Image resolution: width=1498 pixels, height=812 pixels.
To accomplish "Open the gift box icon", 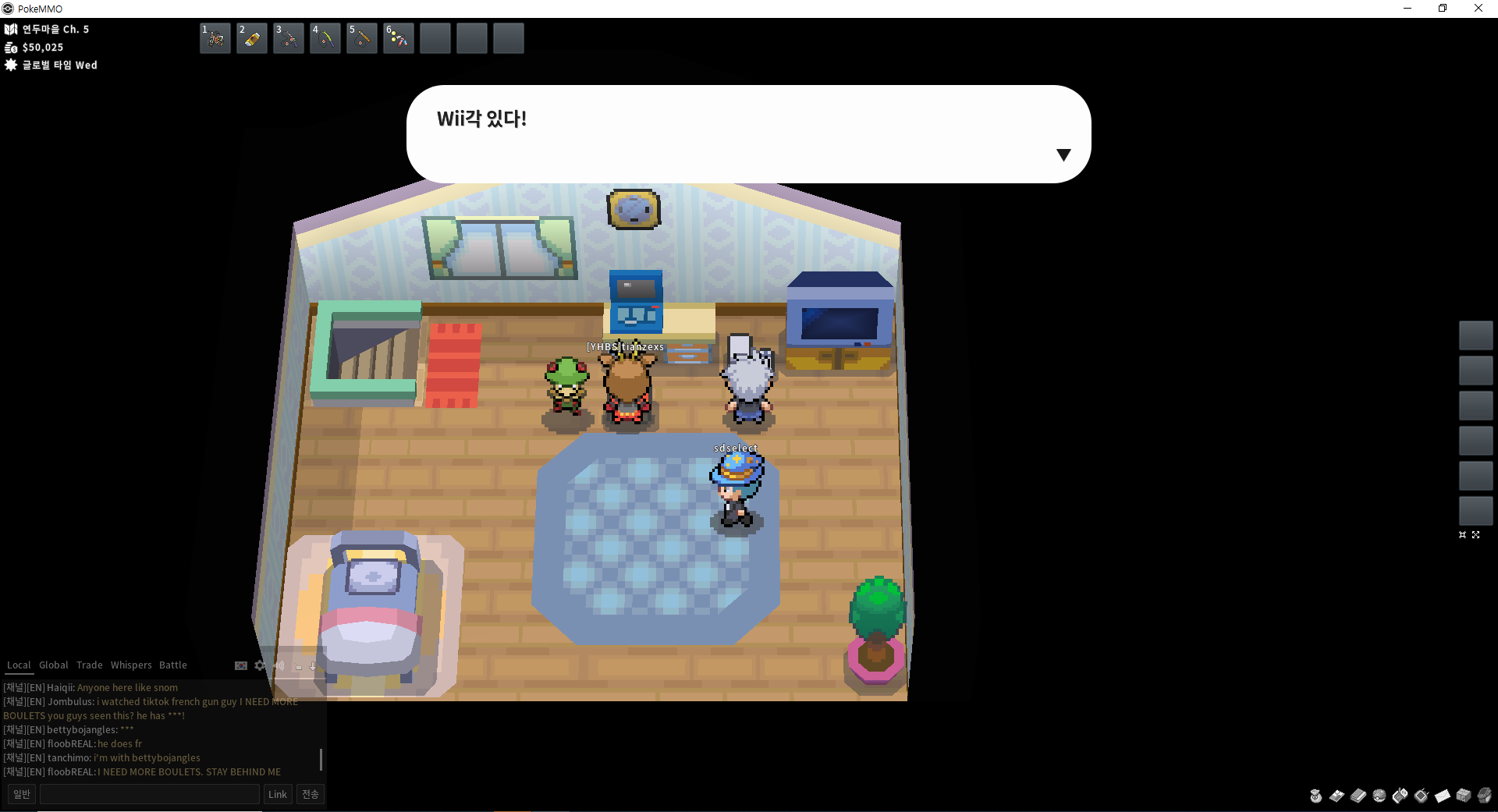I will tap(1464, 796).
